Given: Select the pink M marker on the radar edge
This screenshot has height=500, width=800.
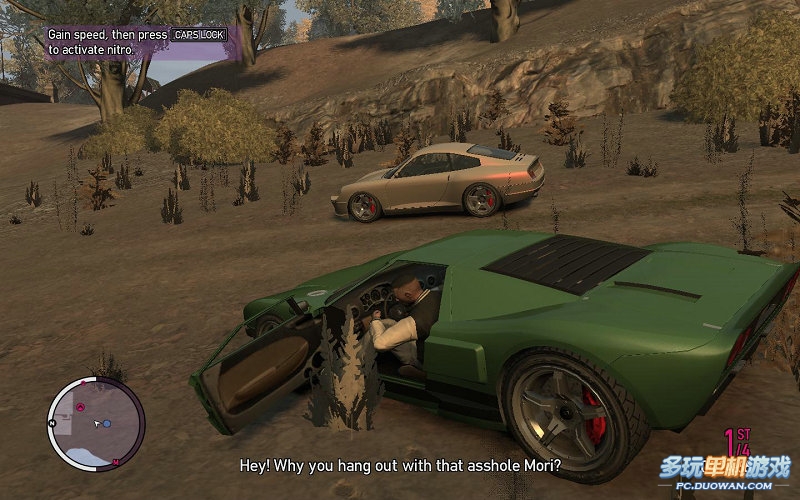Looking at the screenshot, I should coord(117,461).
